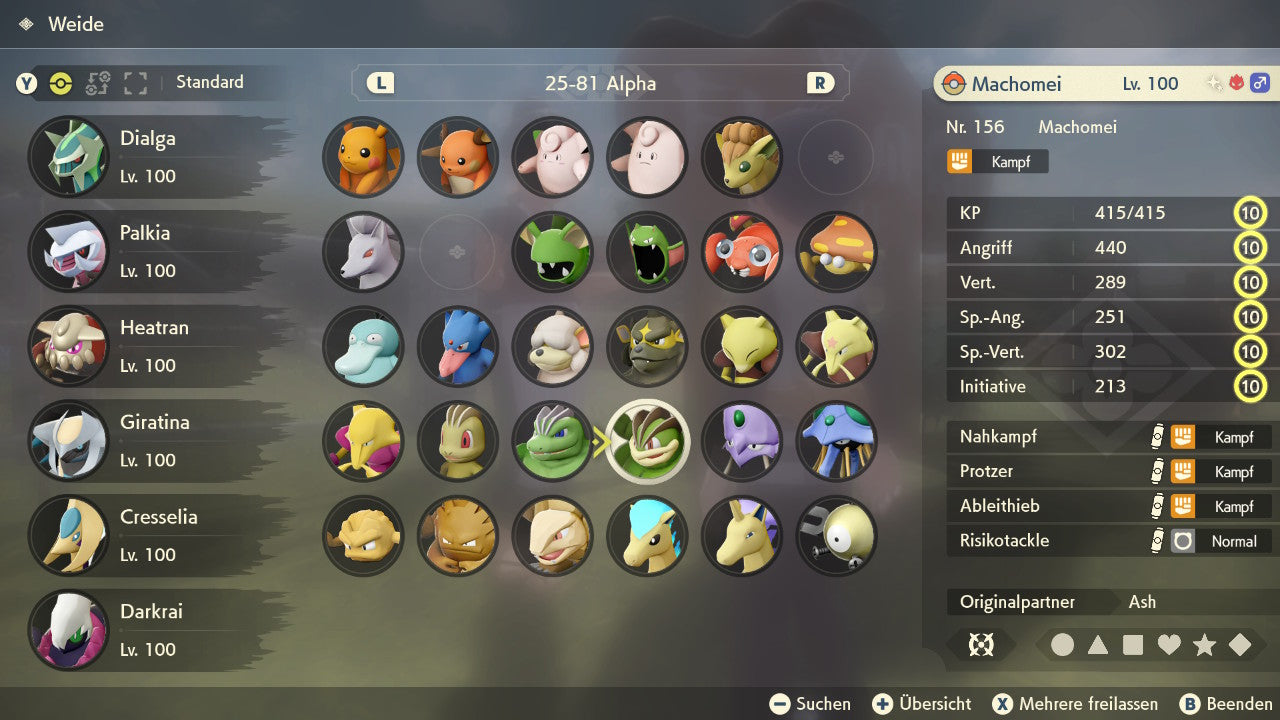This screenshot has width=1280, height=720.
Task: Select Cresselia from the party
Action: 150,535
